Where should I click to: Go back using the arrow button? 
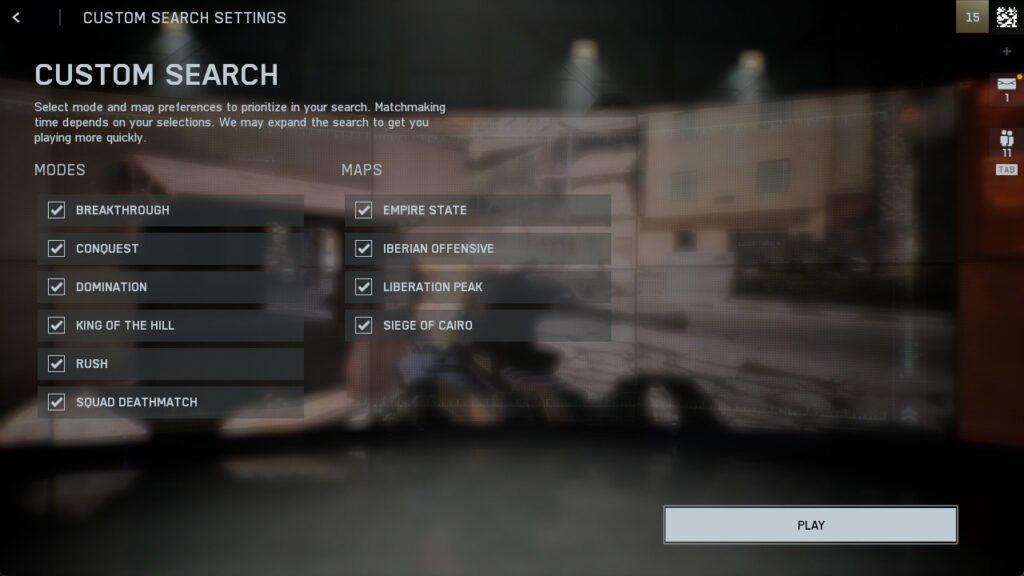(16, 18)
